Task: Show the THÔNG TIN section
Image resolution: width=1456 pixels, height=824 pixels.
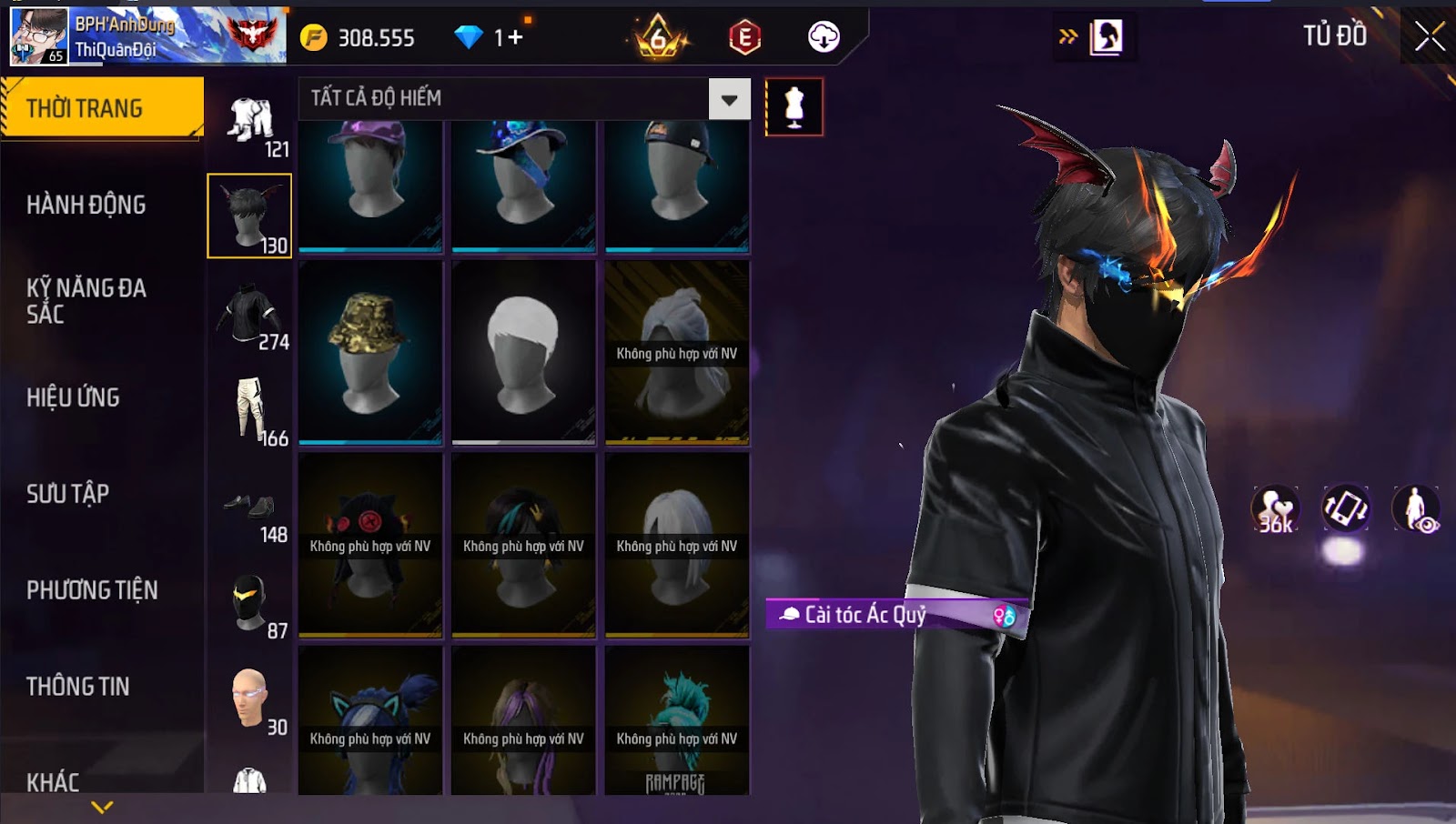Action: 78,687
